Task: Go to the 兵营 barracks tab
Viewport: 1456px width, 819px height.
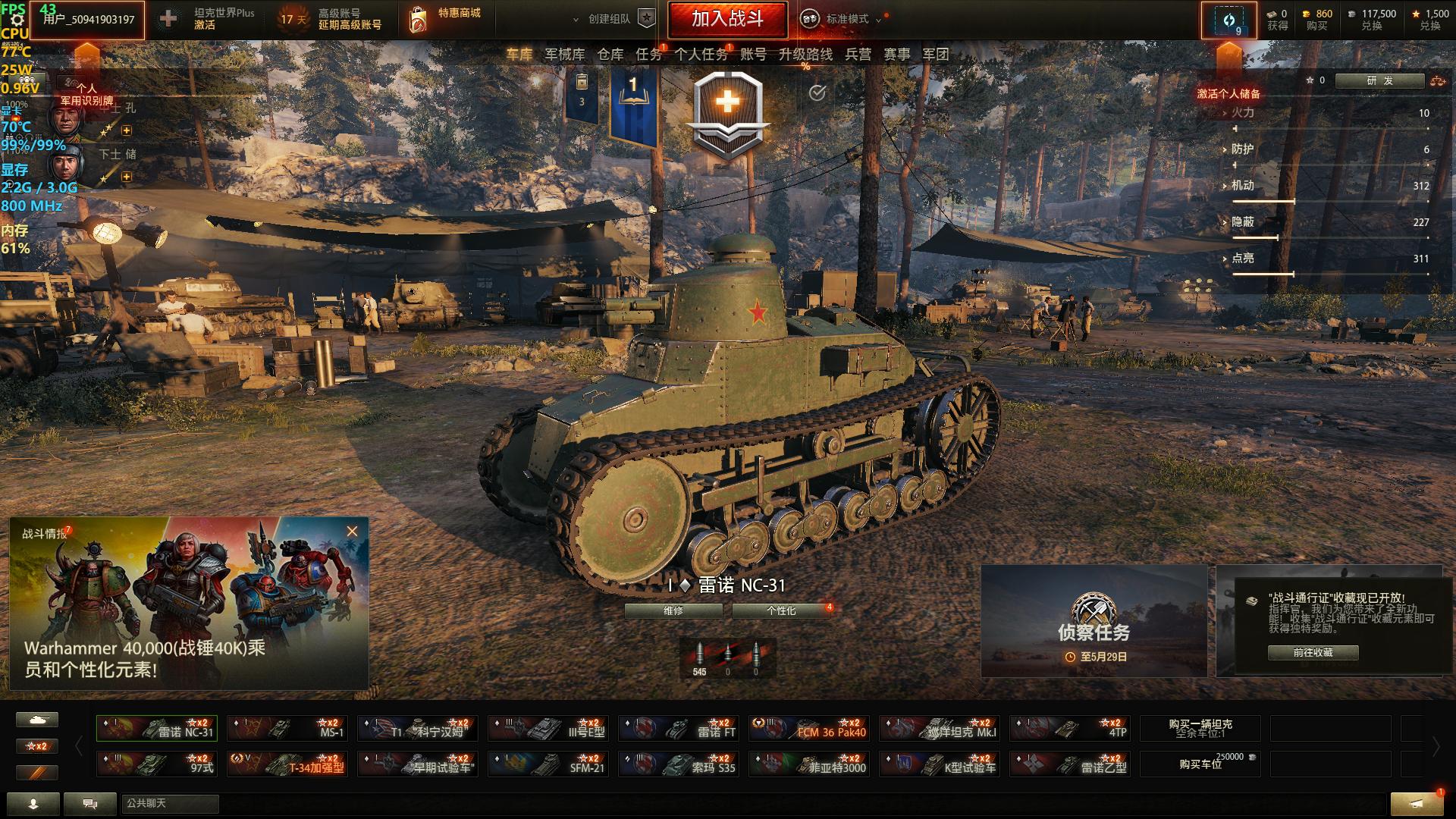Action: tap(858, 55)
